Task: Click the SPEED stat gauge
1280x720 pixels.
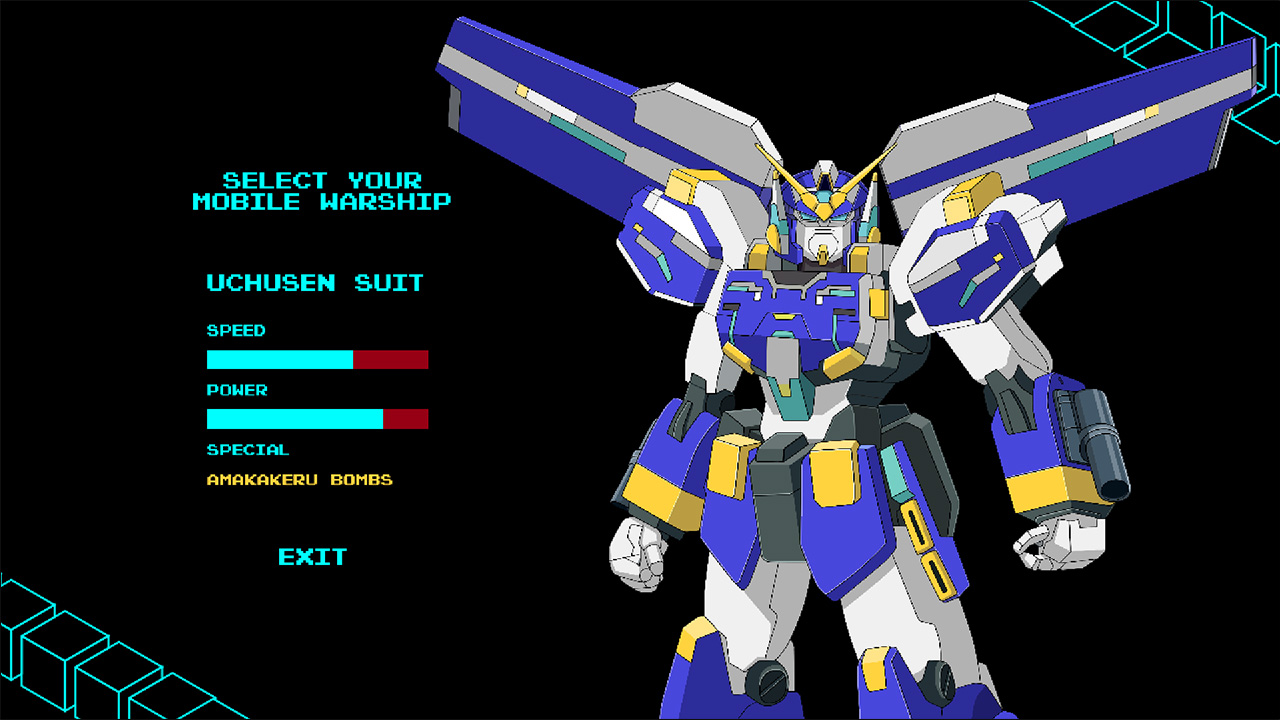Action: (x=318, y=359)
